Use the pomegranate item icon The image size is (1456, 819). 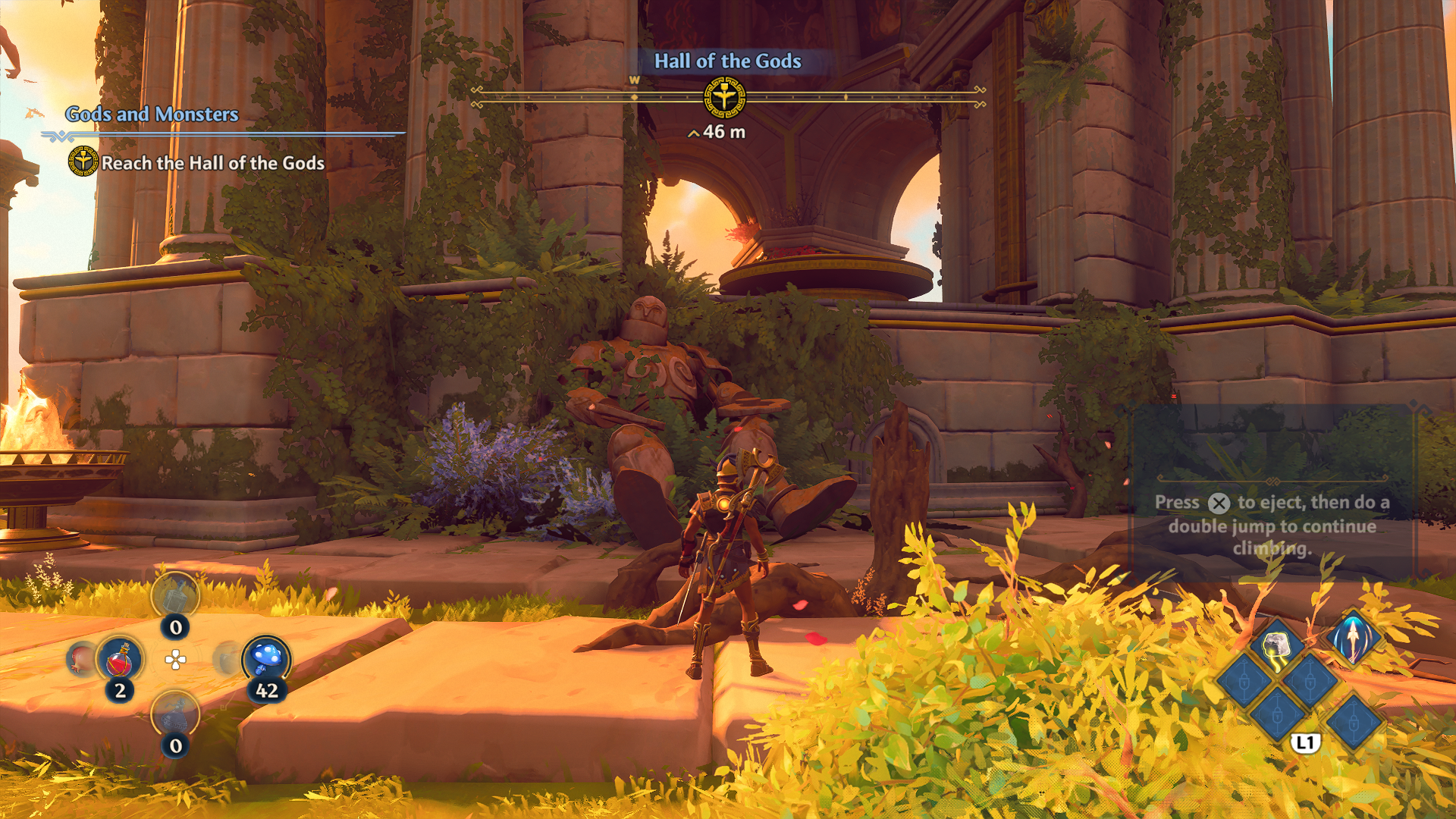click(x=82, y=658)
